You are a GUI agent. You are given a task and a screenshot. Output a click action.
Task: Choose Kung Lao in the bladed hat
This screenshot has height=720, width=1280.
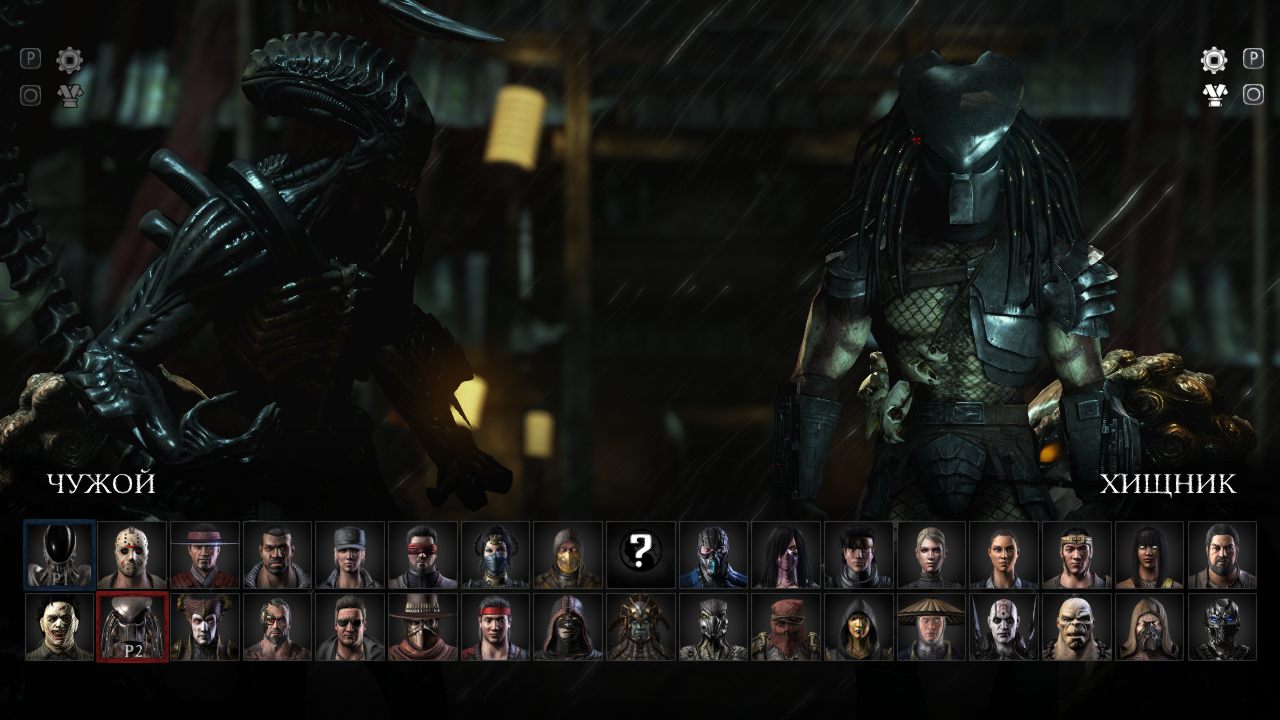(x=205, y=554)
